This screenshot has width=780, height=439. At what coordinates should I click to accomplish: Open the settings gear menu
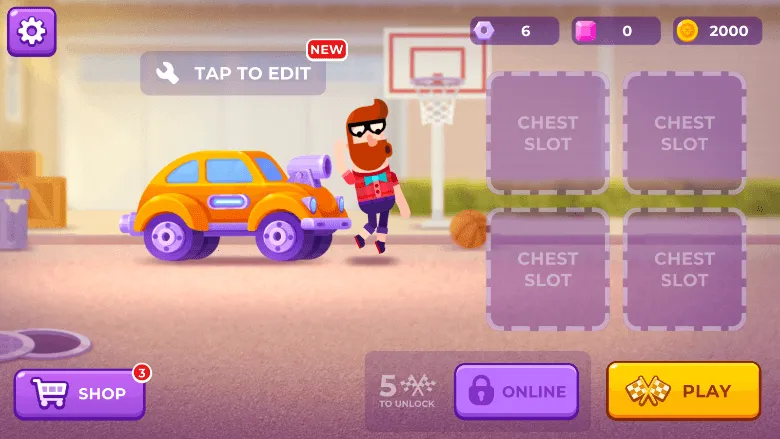[32, 32]
